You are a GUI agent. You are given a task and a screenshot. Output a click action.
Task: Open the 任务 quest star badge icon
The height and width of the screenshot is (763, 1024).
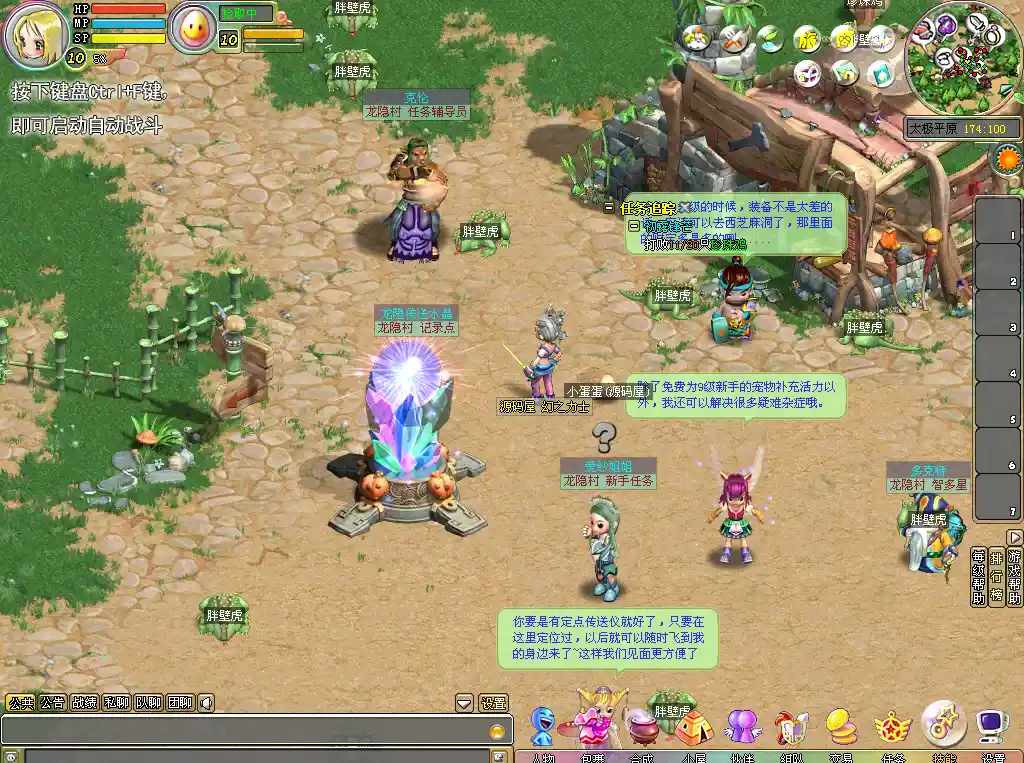(892, 727)
